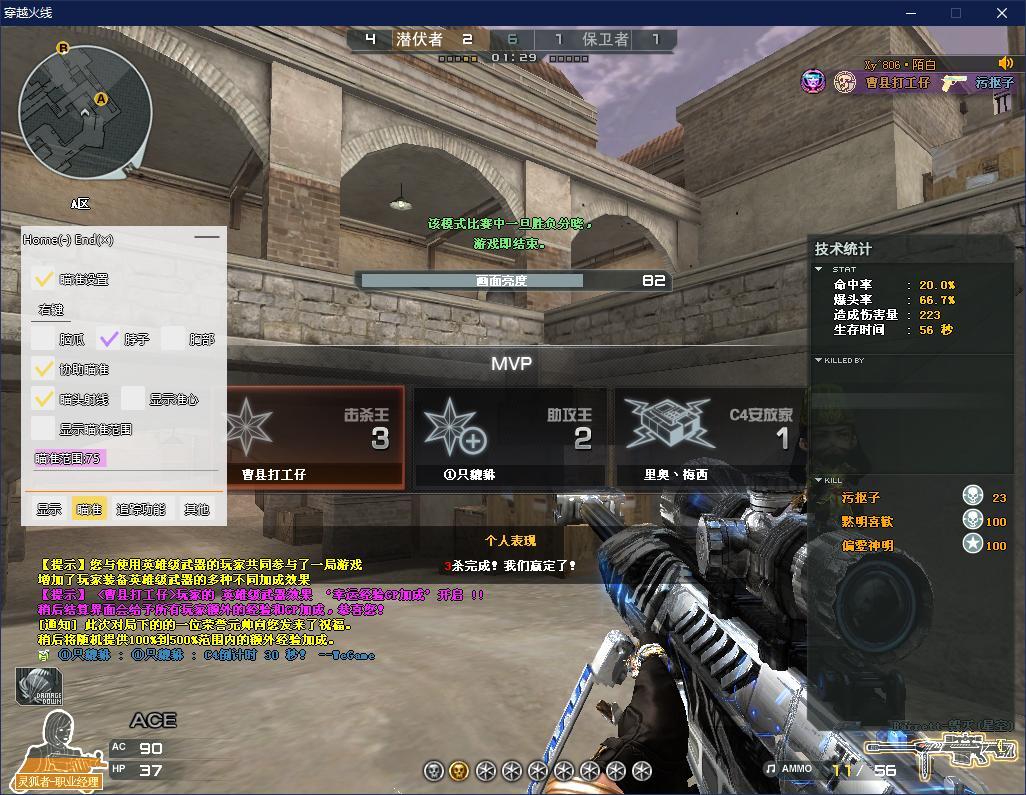The height and width of the screenshot is (795, 1026).
Task: Check the 胸部 target option
Action: coord(174,339)
